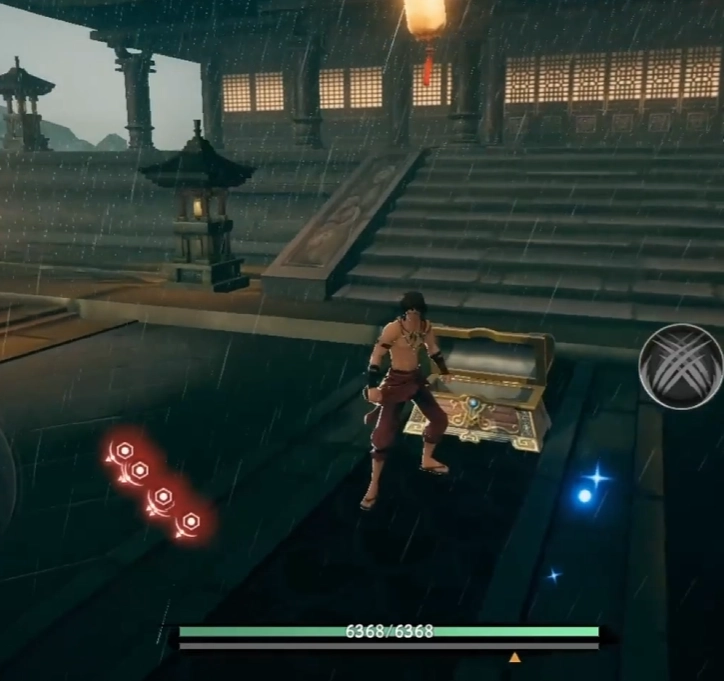Tap the claw slash attack button
Screen dimensions: 724x681
click(x=681, y=366)
